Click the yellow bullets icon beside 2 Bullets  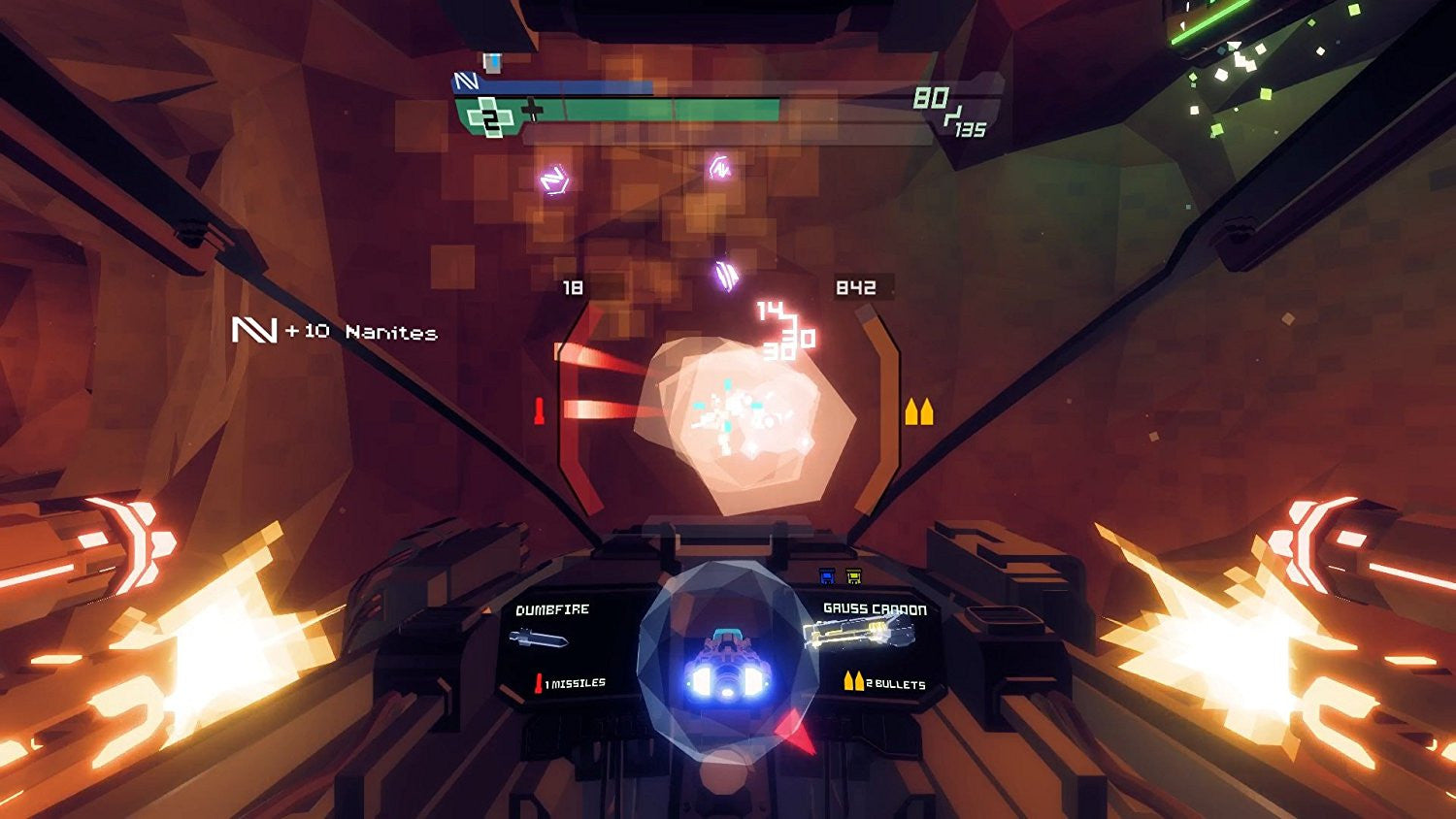point(852,681)
